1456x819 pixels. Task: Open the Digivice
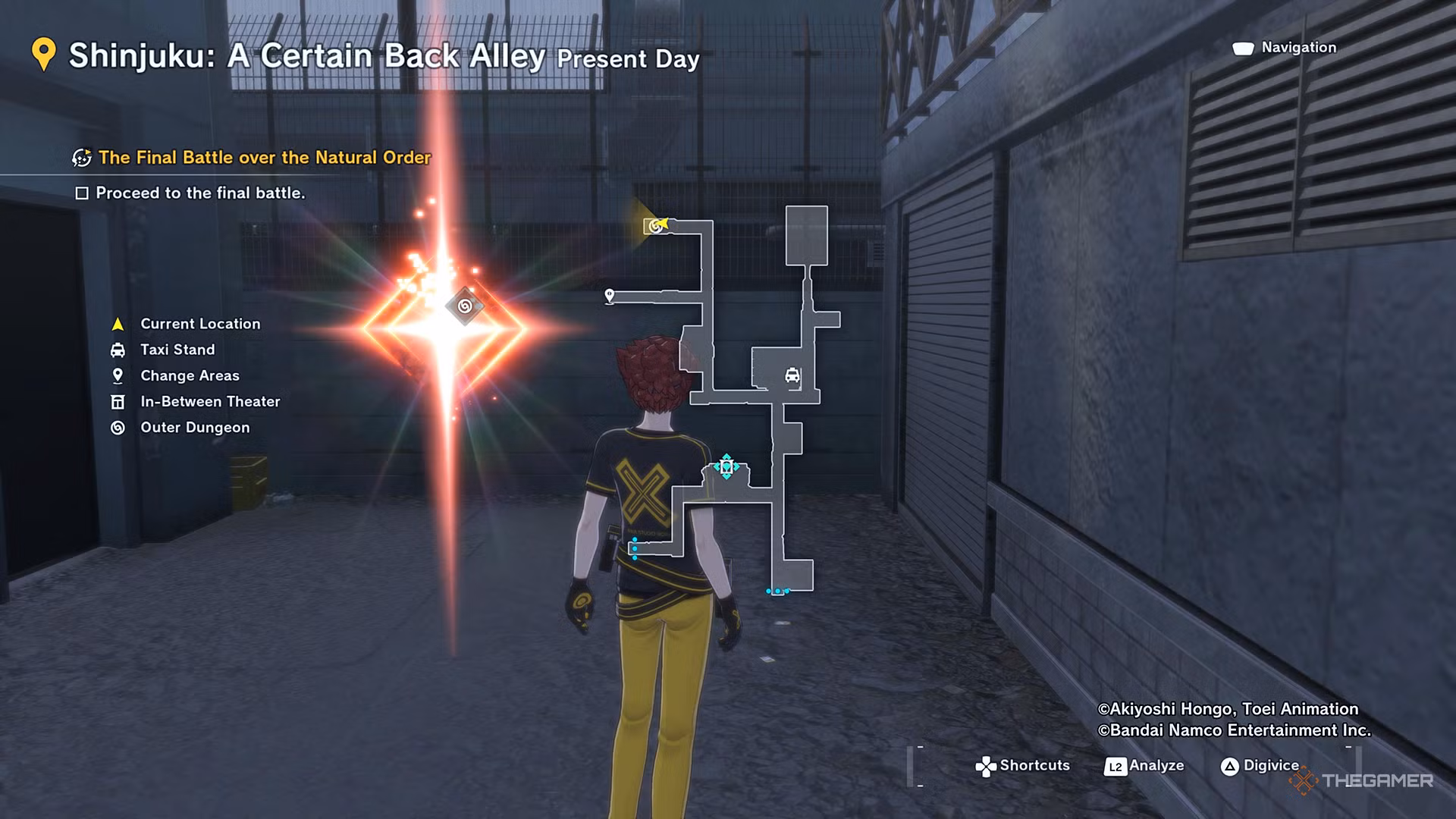(1270, 766)
